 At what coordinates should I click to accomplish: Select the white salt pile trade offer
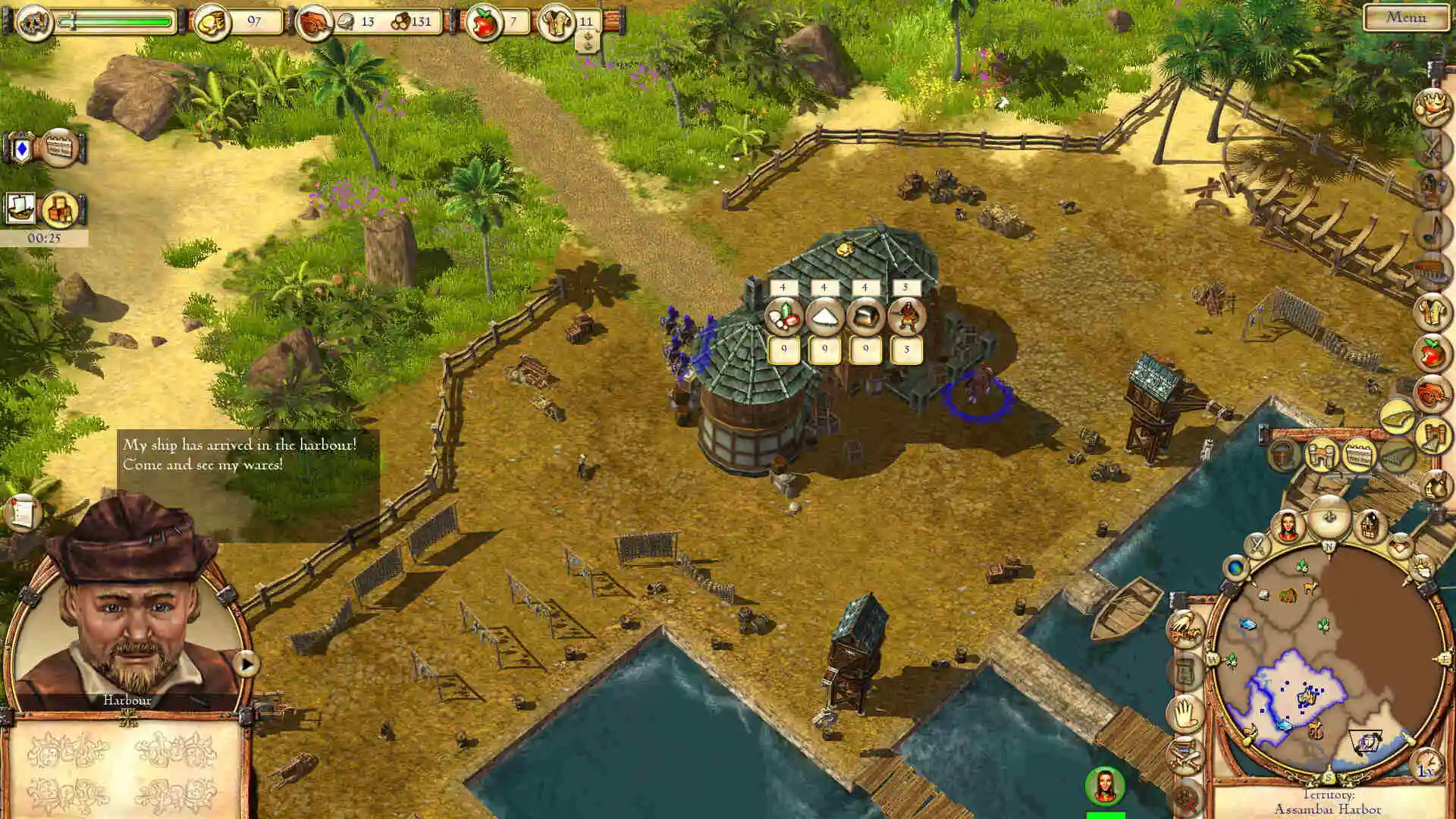coord(824,317)
